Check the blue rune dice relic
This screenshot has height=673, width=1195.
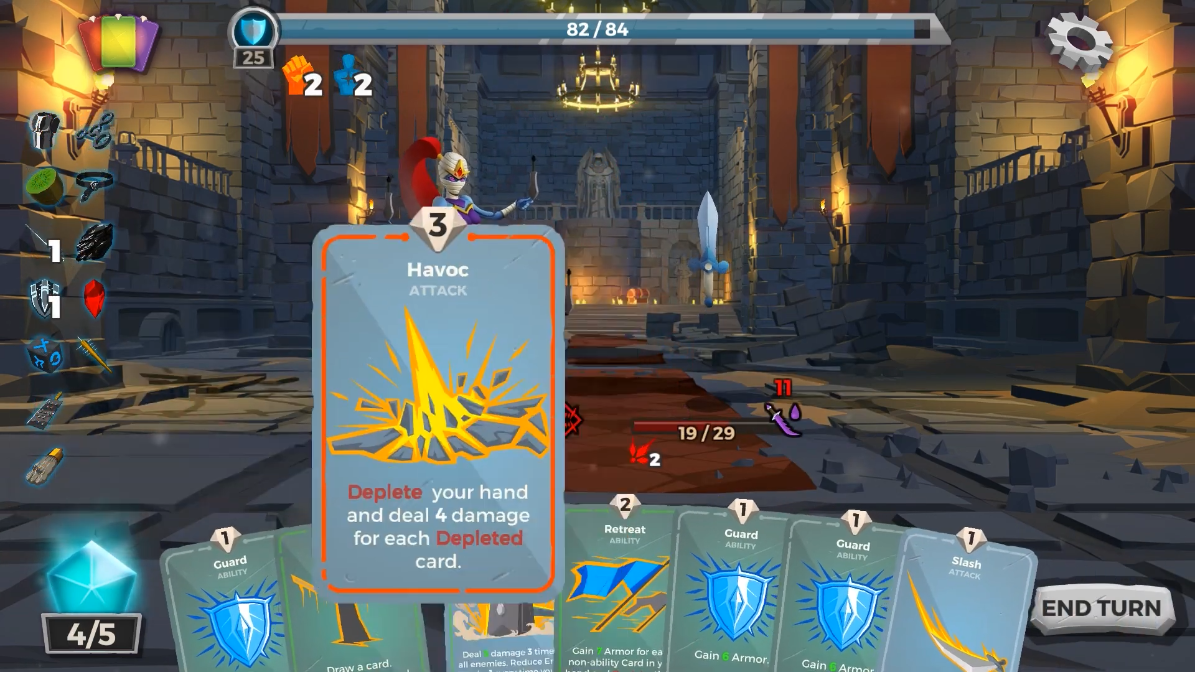[x=44, y=354]
